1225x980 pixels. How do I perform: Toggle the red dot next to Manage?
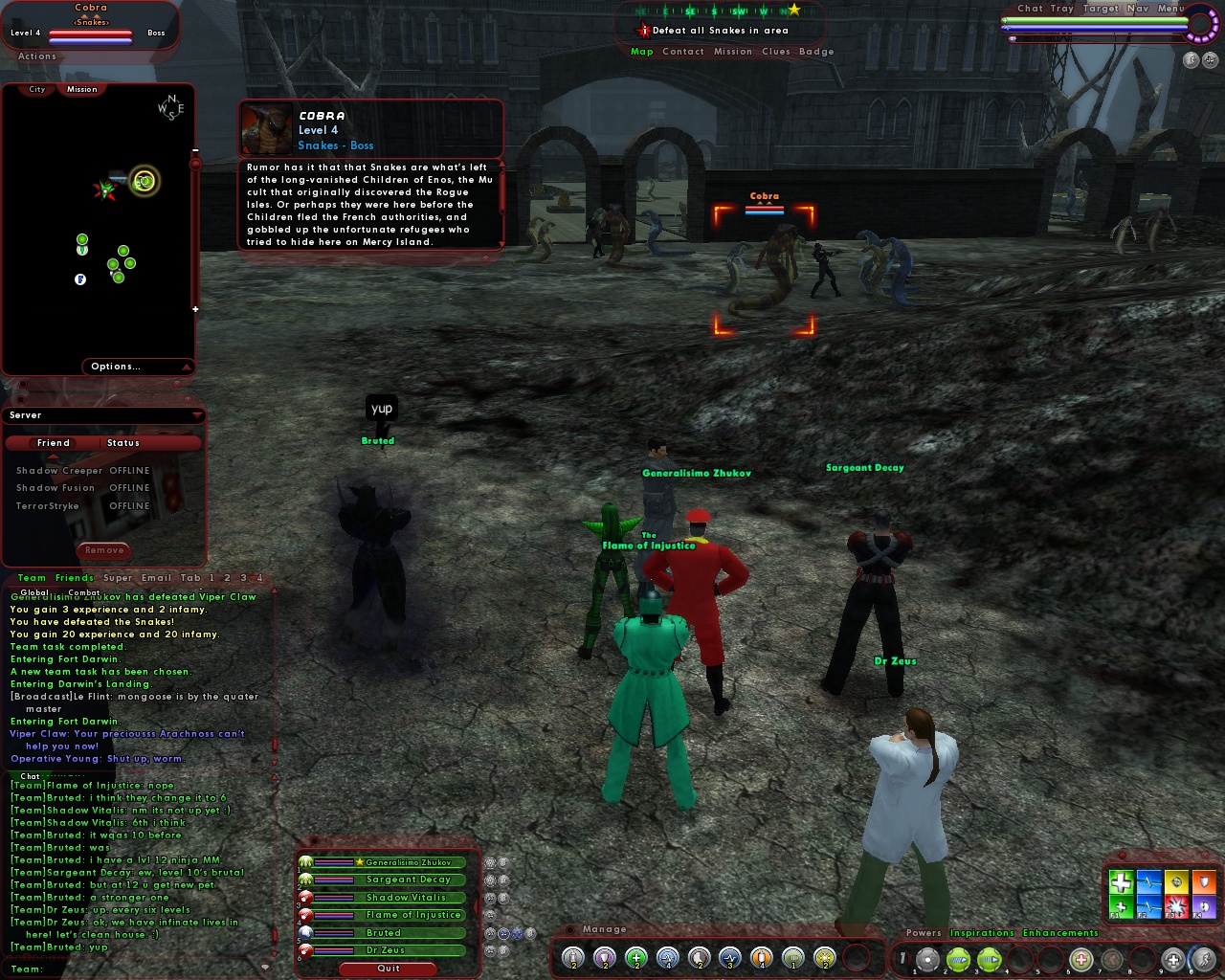(x=570, y=928)
